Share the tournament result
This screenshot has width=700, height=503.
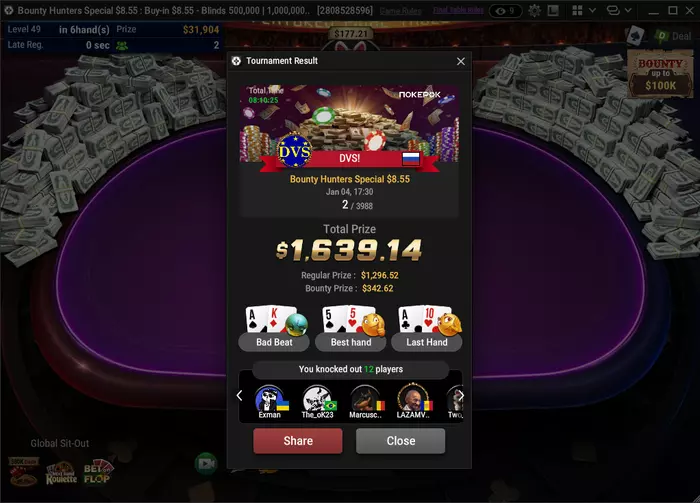297,441
